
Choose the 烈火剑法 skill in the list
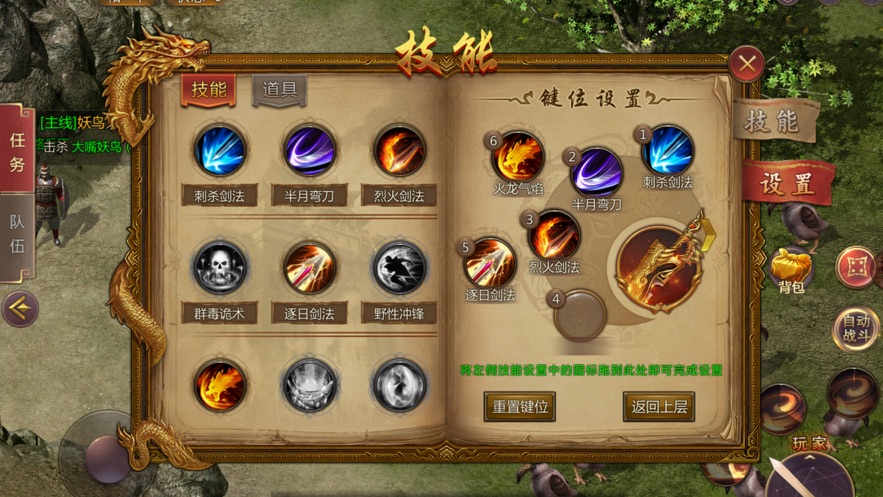pyautogui.click(x=399, y=152)
